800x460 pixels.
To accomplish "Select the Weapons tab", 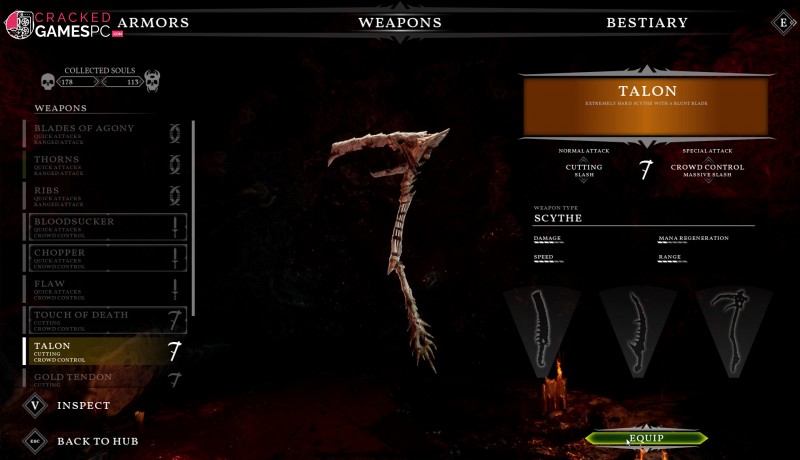I will [399, 22].
